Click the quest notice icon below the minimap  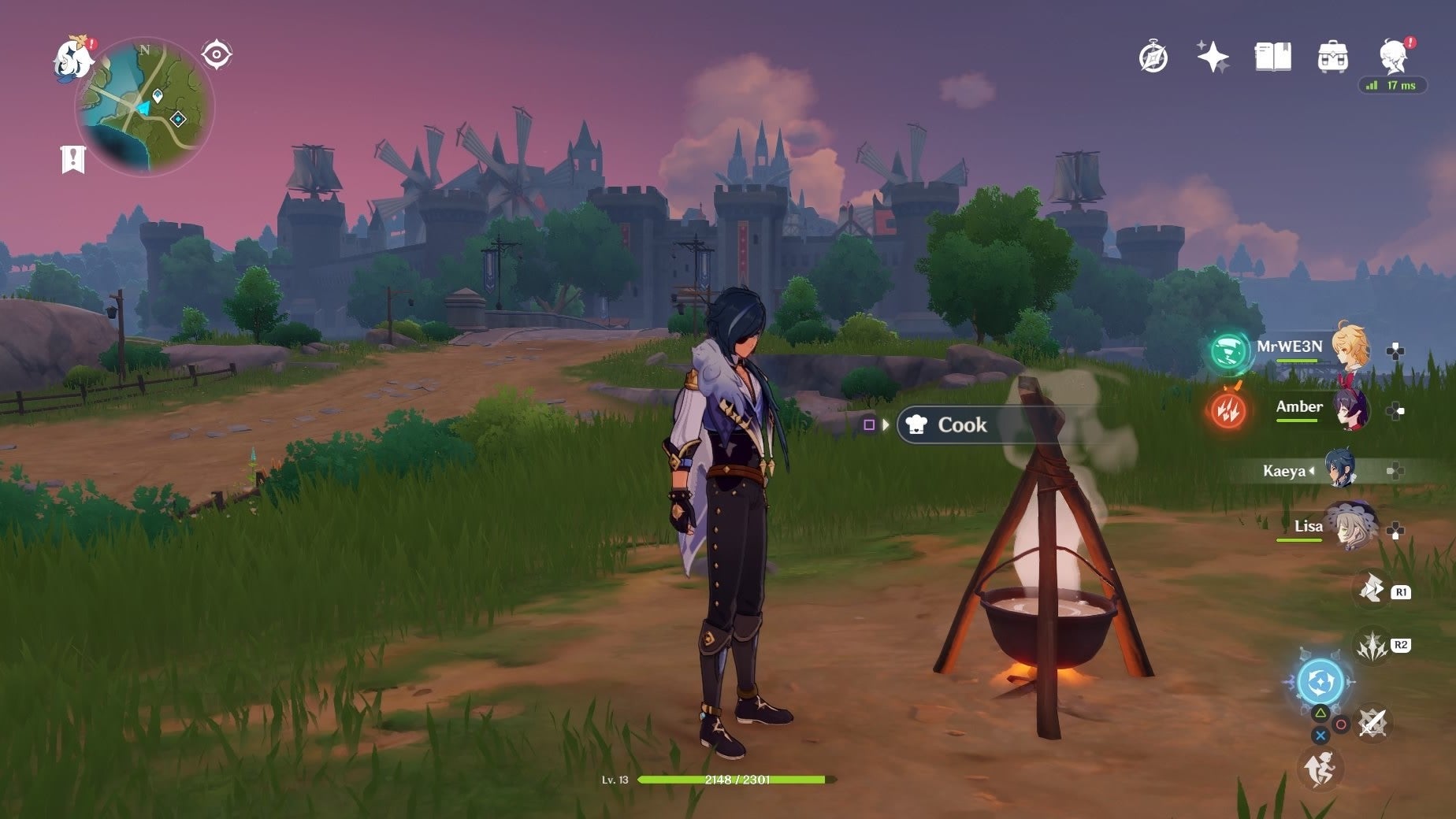(72, 159)
